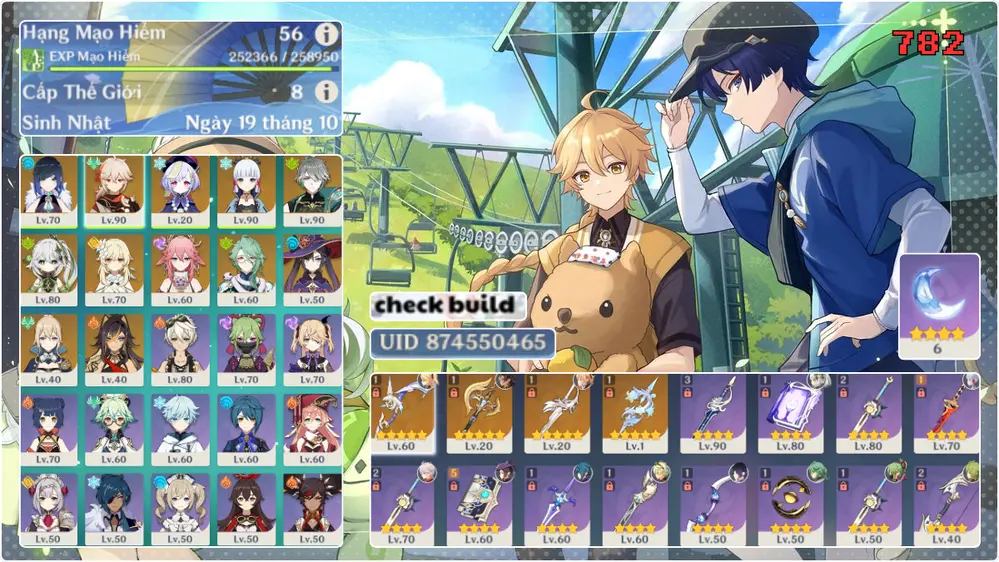The image size is (999, 562).
Task: Click the crescent moon item icon
Action: tap(939, 300)
